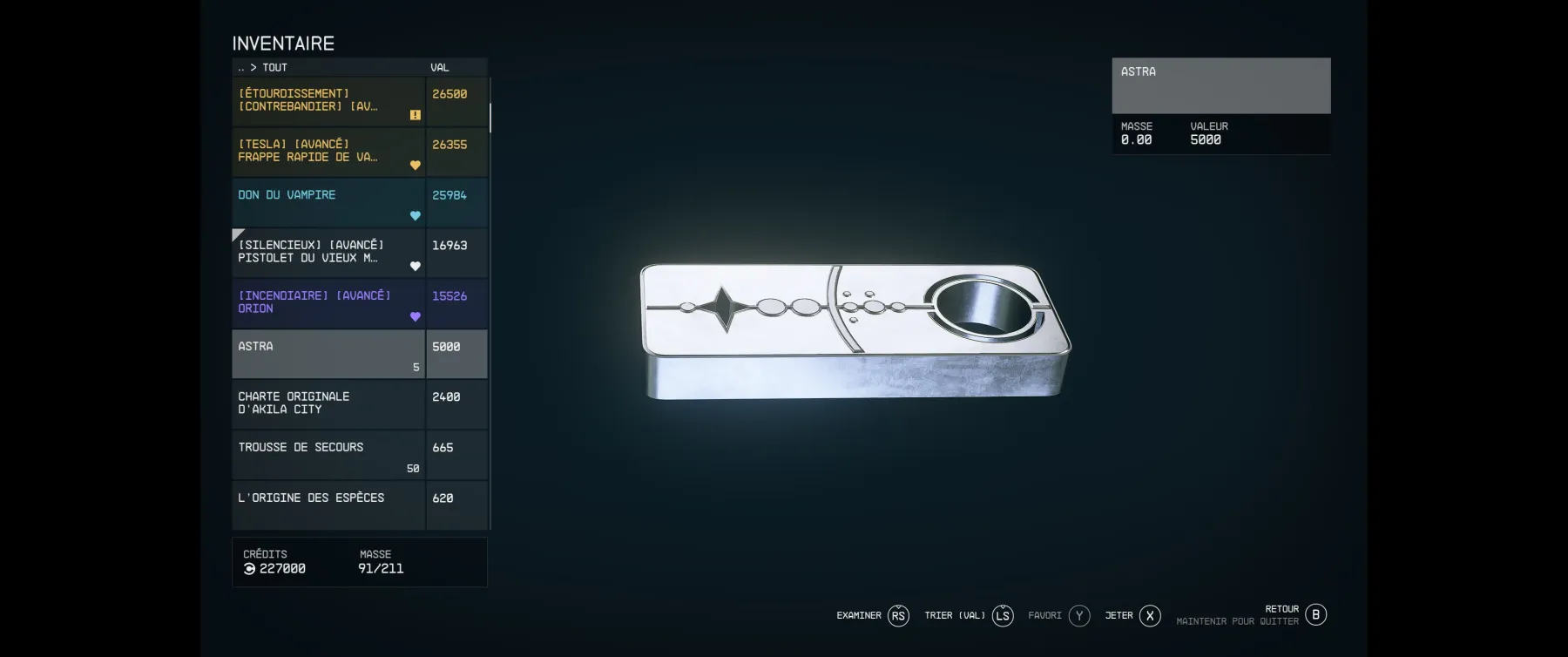Select L'Origine des Espèces book
Image resolution: width=1568 pixels, height=657 pixels.
[x=328, y=505]
